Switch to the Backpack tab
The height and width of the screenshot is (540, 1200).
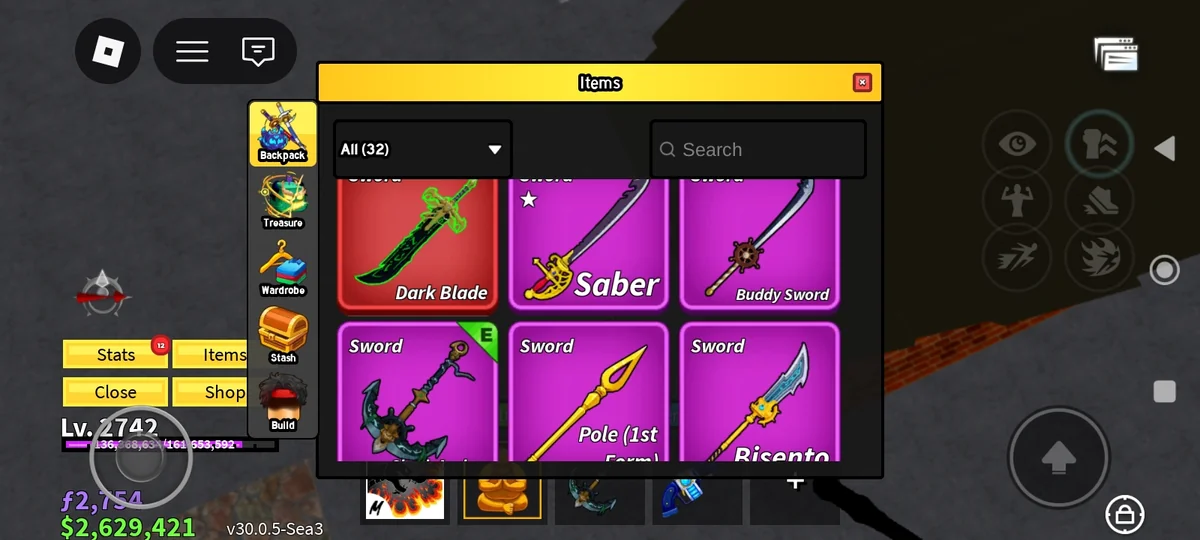[283, 134]
